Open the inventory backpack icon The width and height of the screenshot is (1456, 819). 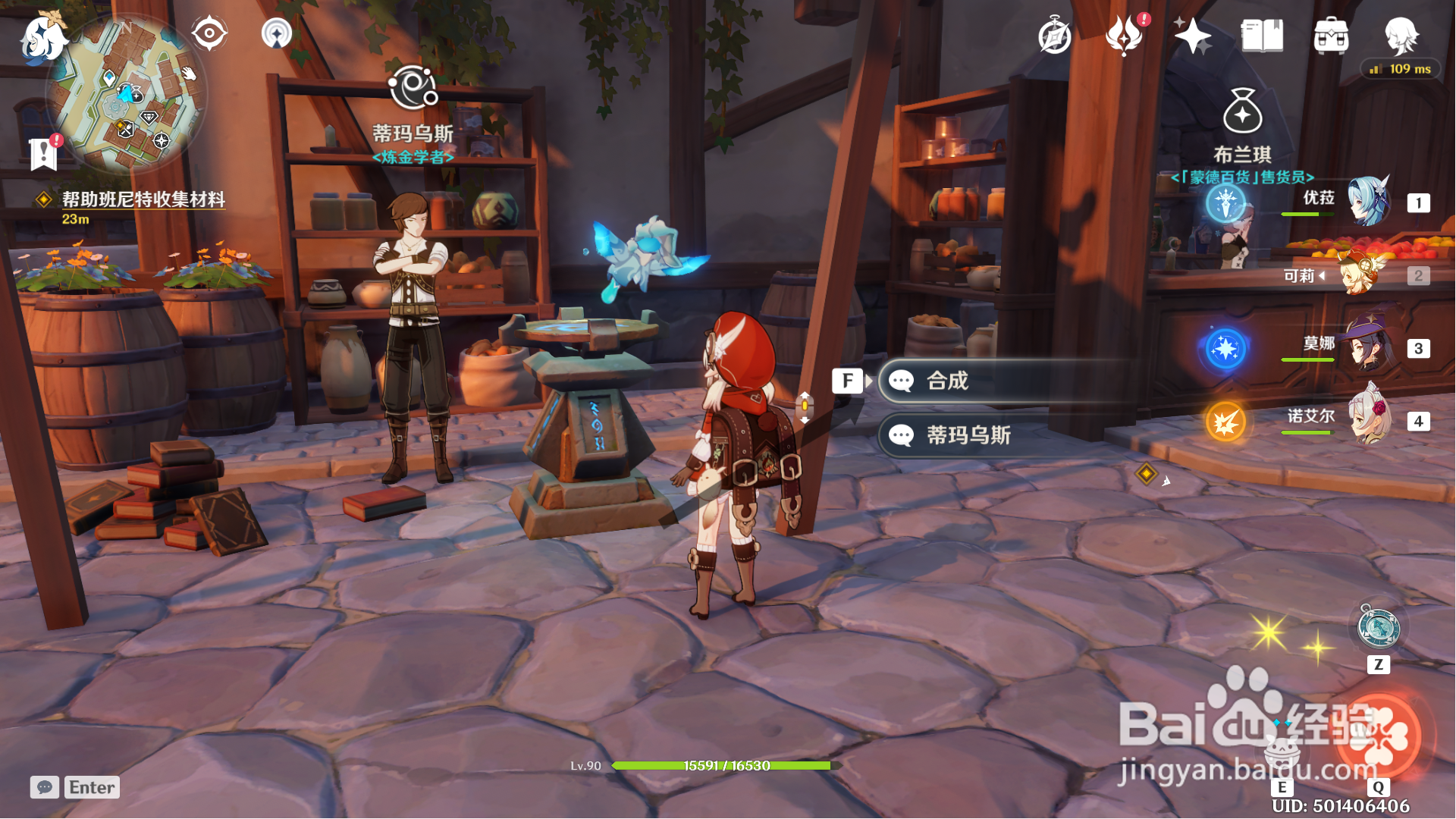(x=1331, y=36)
